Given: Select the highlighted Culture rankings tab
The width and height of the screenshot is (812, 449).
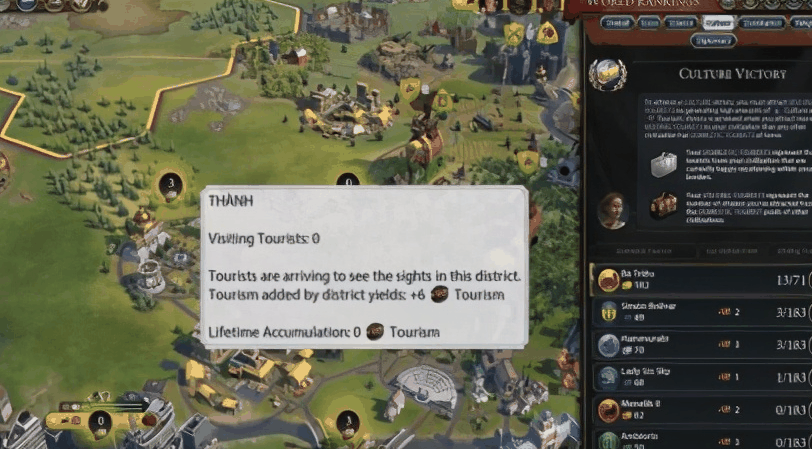Looking at the screenshot, I should (x=717, y=22).
